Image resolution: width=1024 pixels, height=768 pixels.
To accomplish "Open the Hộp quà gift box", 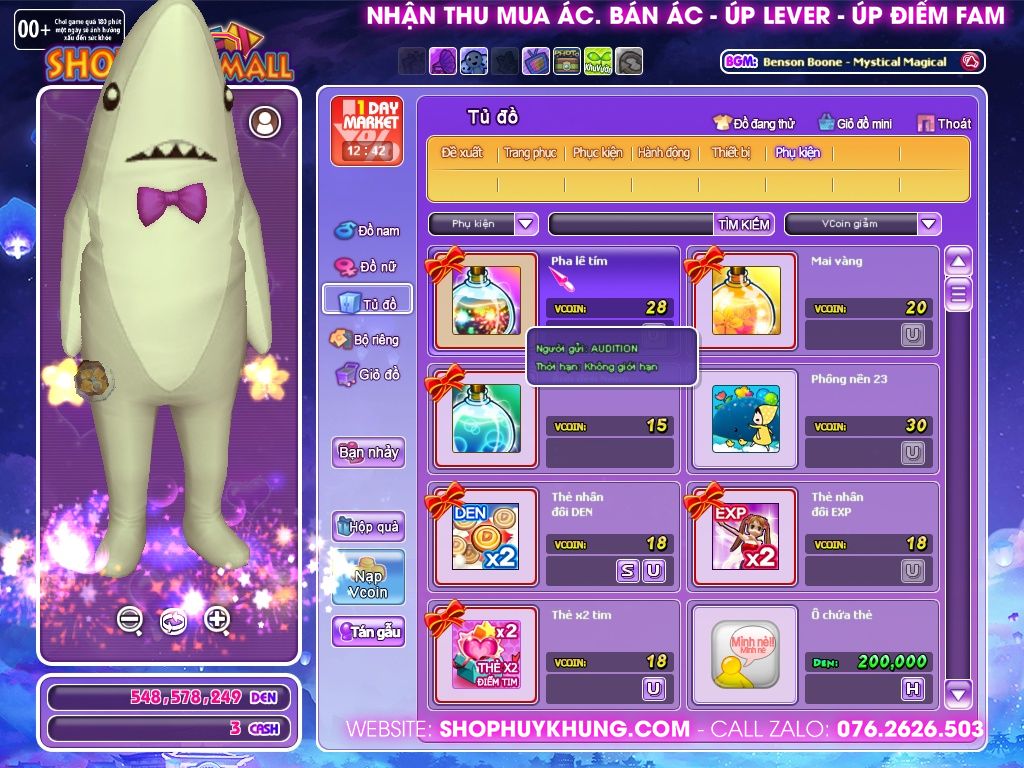I will tap(368, 526).
